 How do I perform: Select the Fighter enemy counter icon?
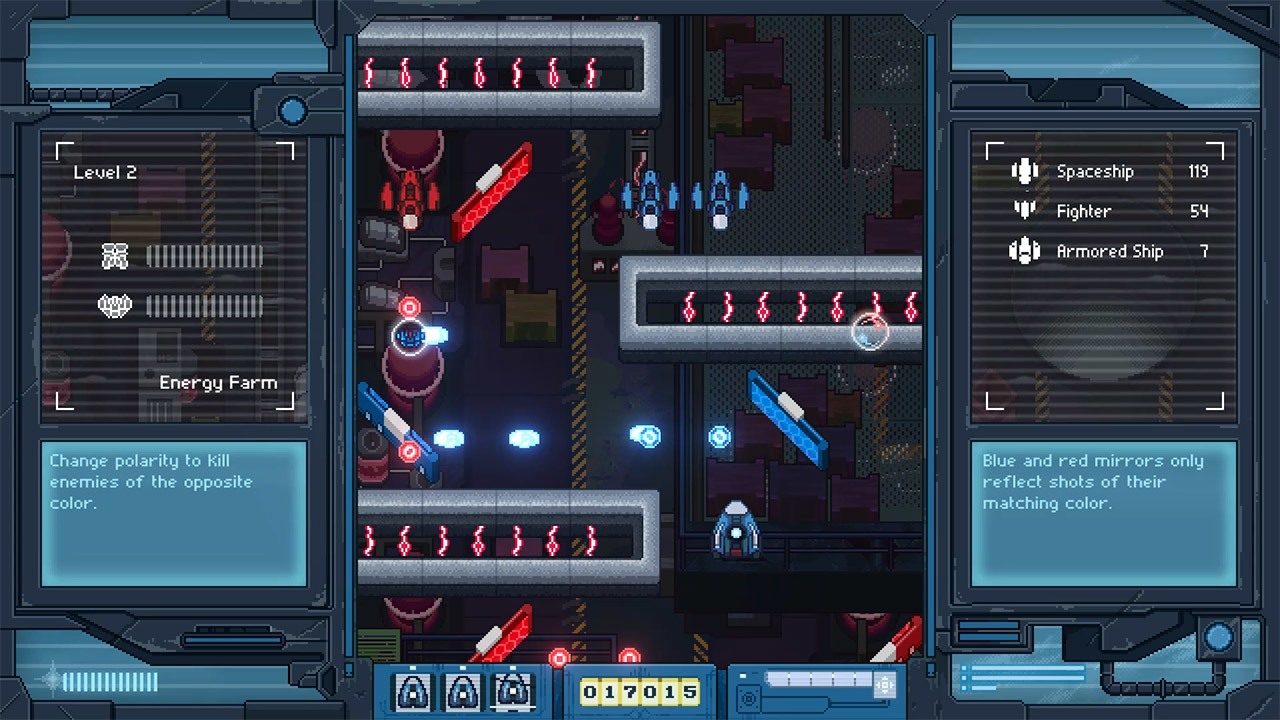pyautogui.click(x=1025, y=211)
